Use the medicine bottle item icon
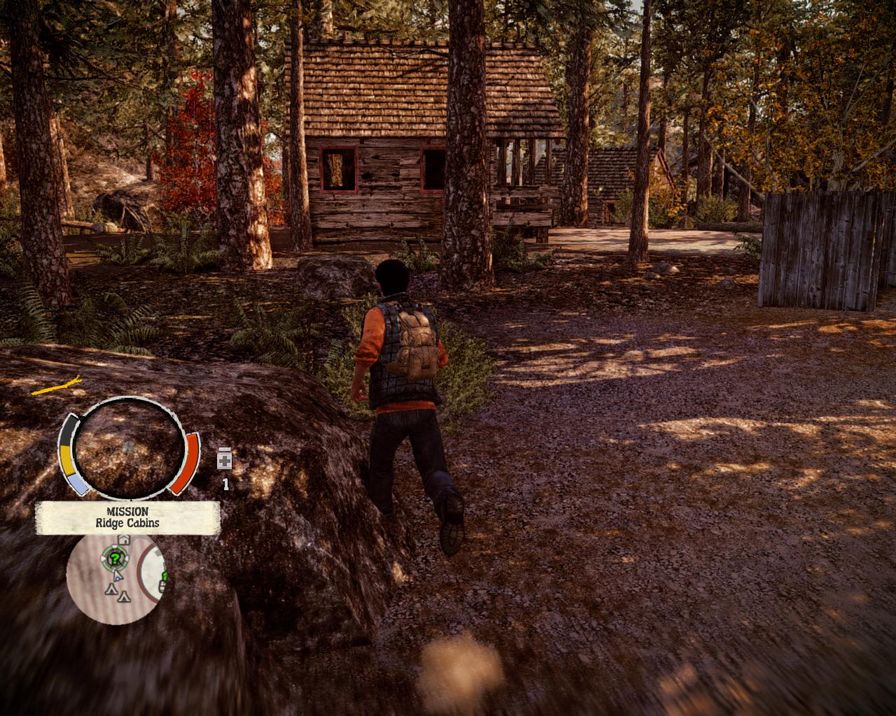Viewport: 896px width, 716px height. pyautogui.click(x=224, y=458)
